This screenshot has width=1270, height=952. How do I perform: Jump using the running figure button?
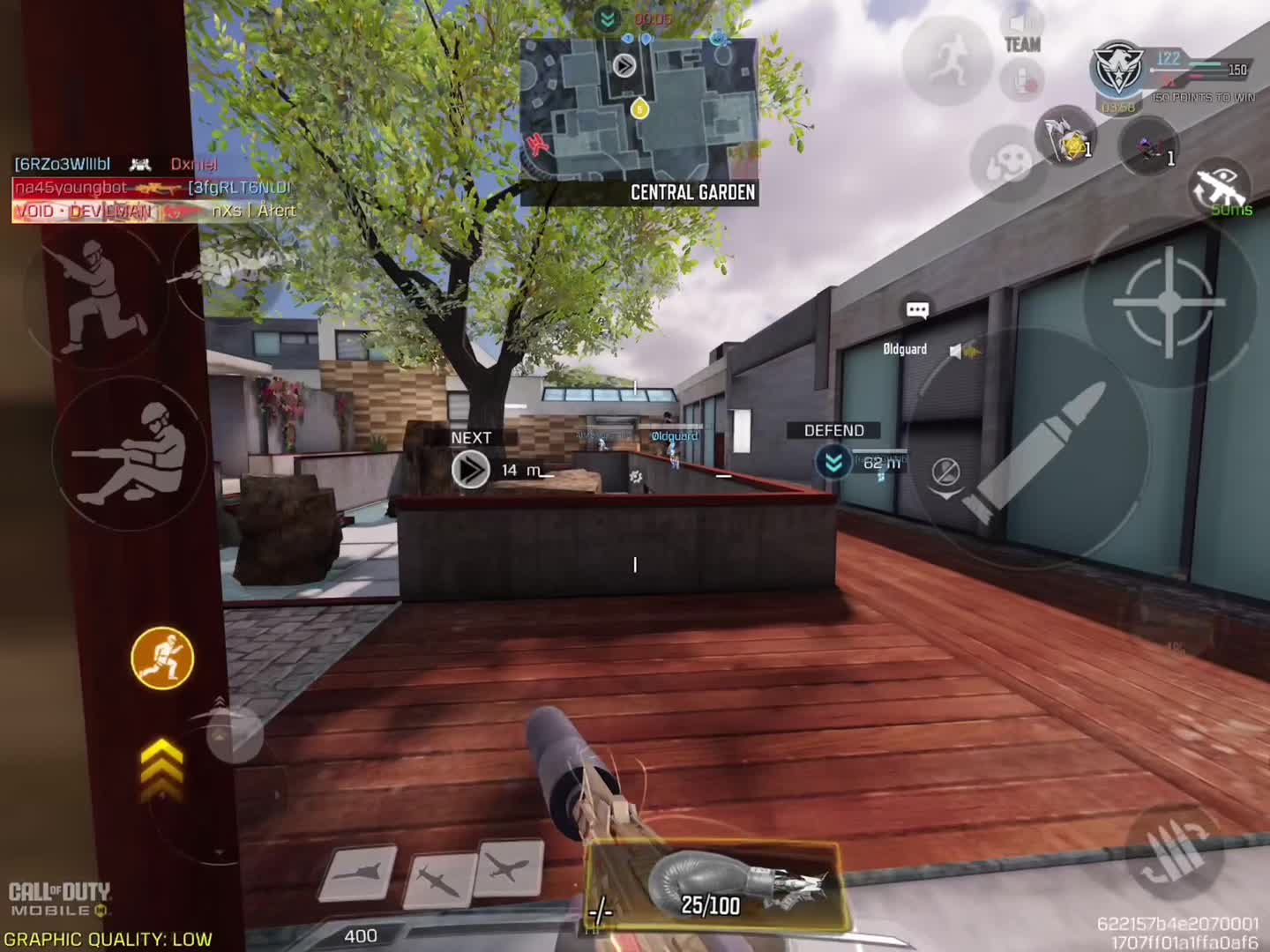948,61
